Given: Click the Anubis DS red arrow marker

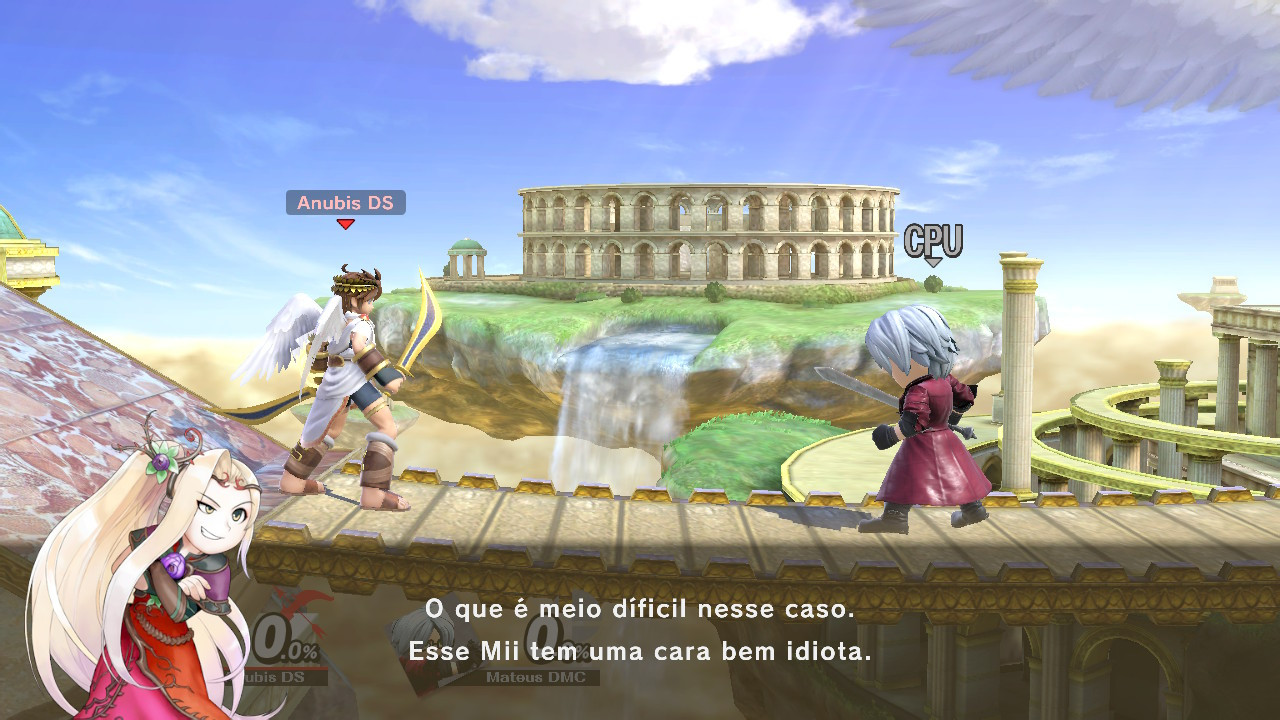Looking at the screenshot, I should click(346, 222).
